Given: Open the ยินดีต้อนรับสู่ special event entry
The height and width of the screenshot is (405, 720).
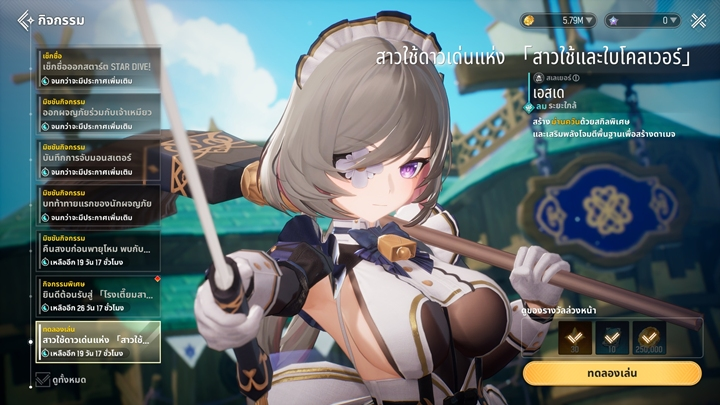Looking at the screenshot, I should coord(98,298).
